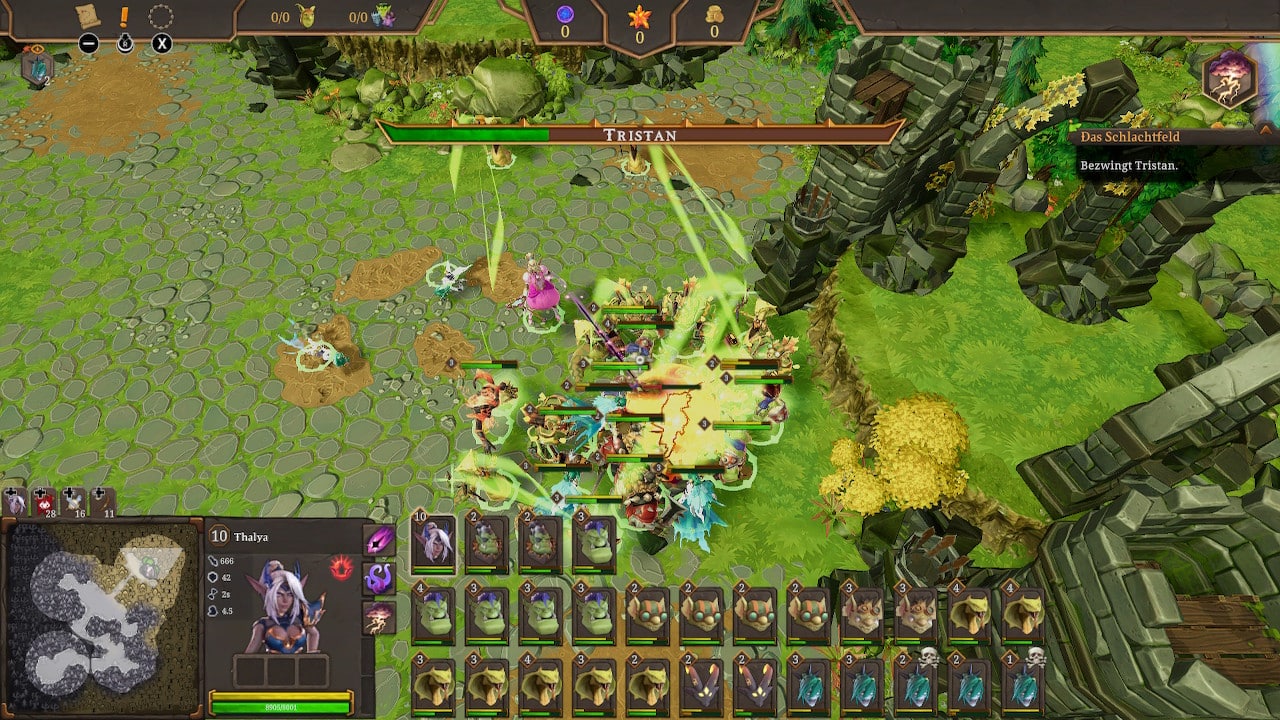Open the Das Schlachtfeld objective entry
1280x720 pixels.
pos(1130,137)
